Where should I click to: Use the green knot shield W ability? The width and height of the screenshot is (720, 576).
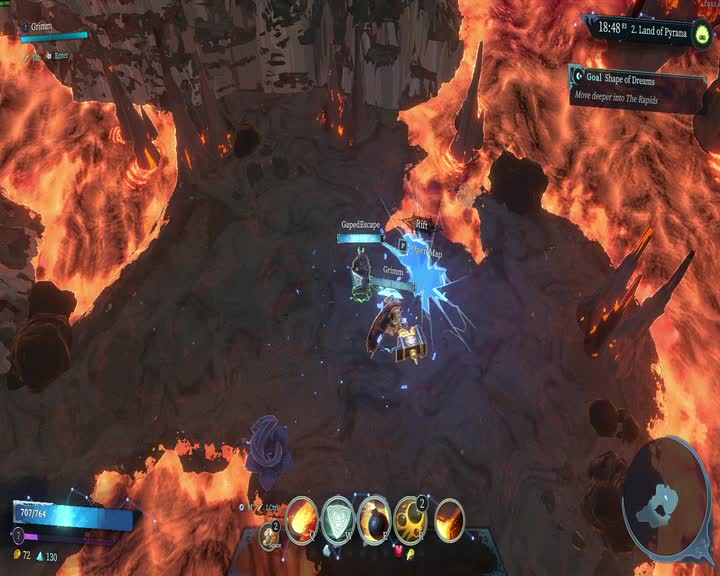point(338,520)
